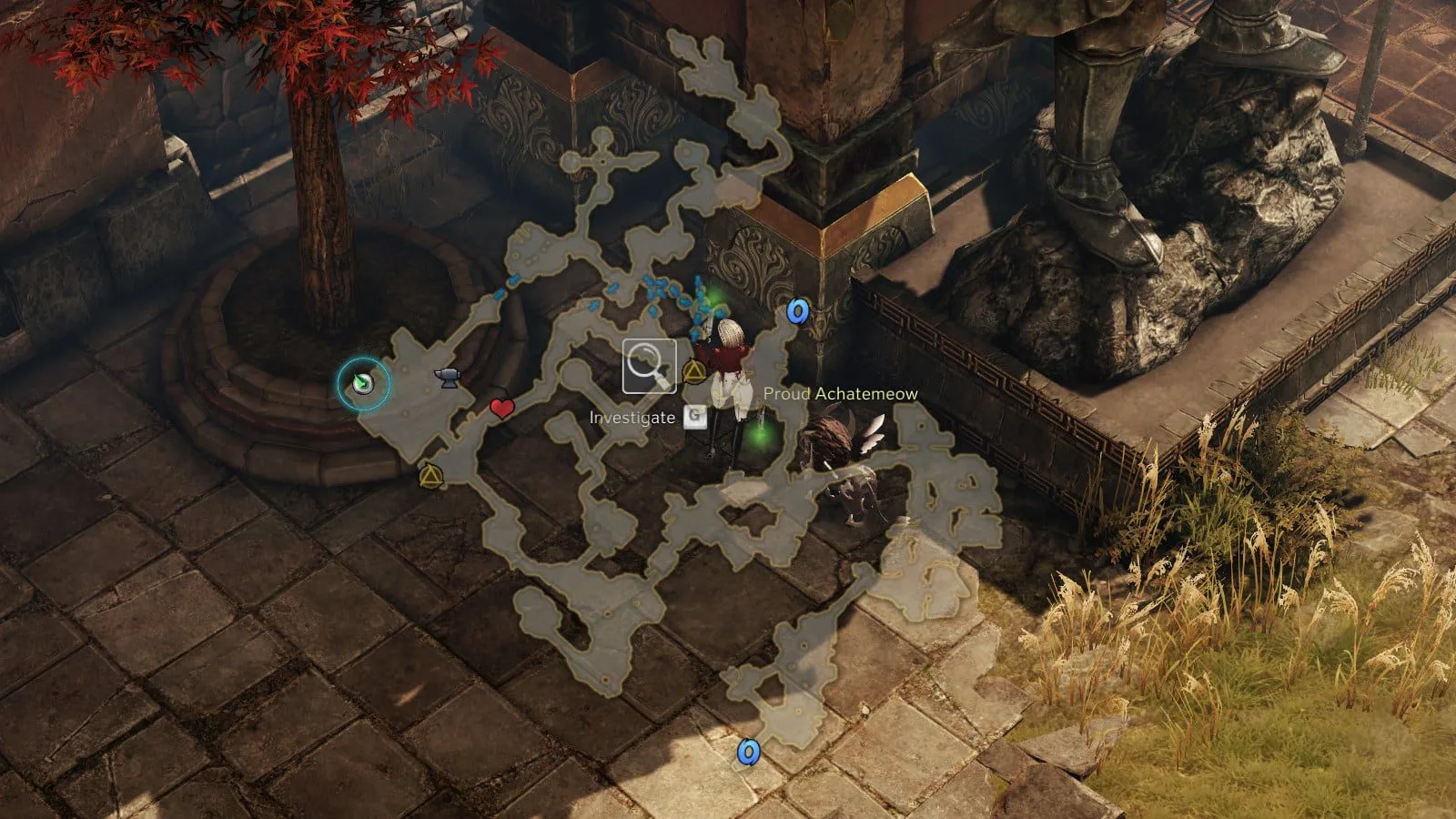This screenshot has width=1456, height=819.
Task: Select the green player arrow marker
Action: click(x=363, y=384)
